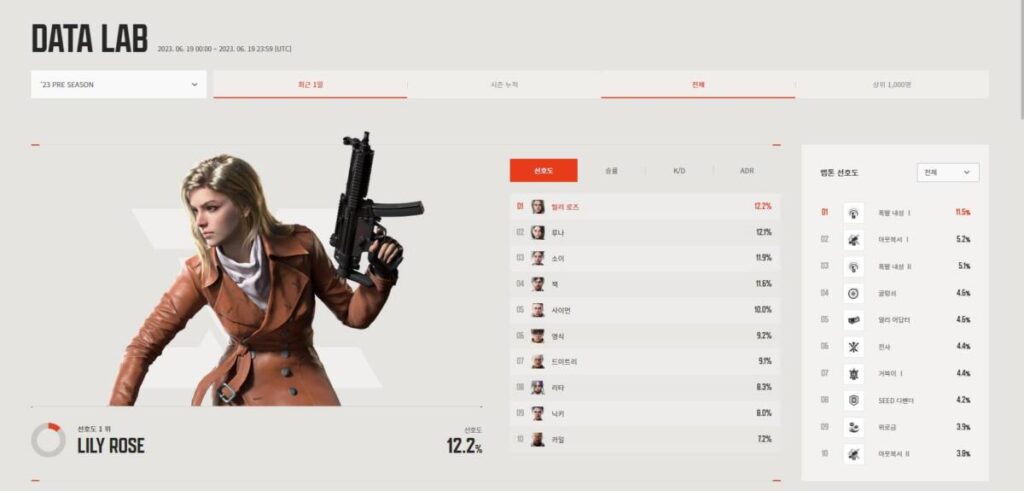Screen dimensions: 1024x491
Task: Select the rank 01 character row at 12.2%
Action: 645,207
